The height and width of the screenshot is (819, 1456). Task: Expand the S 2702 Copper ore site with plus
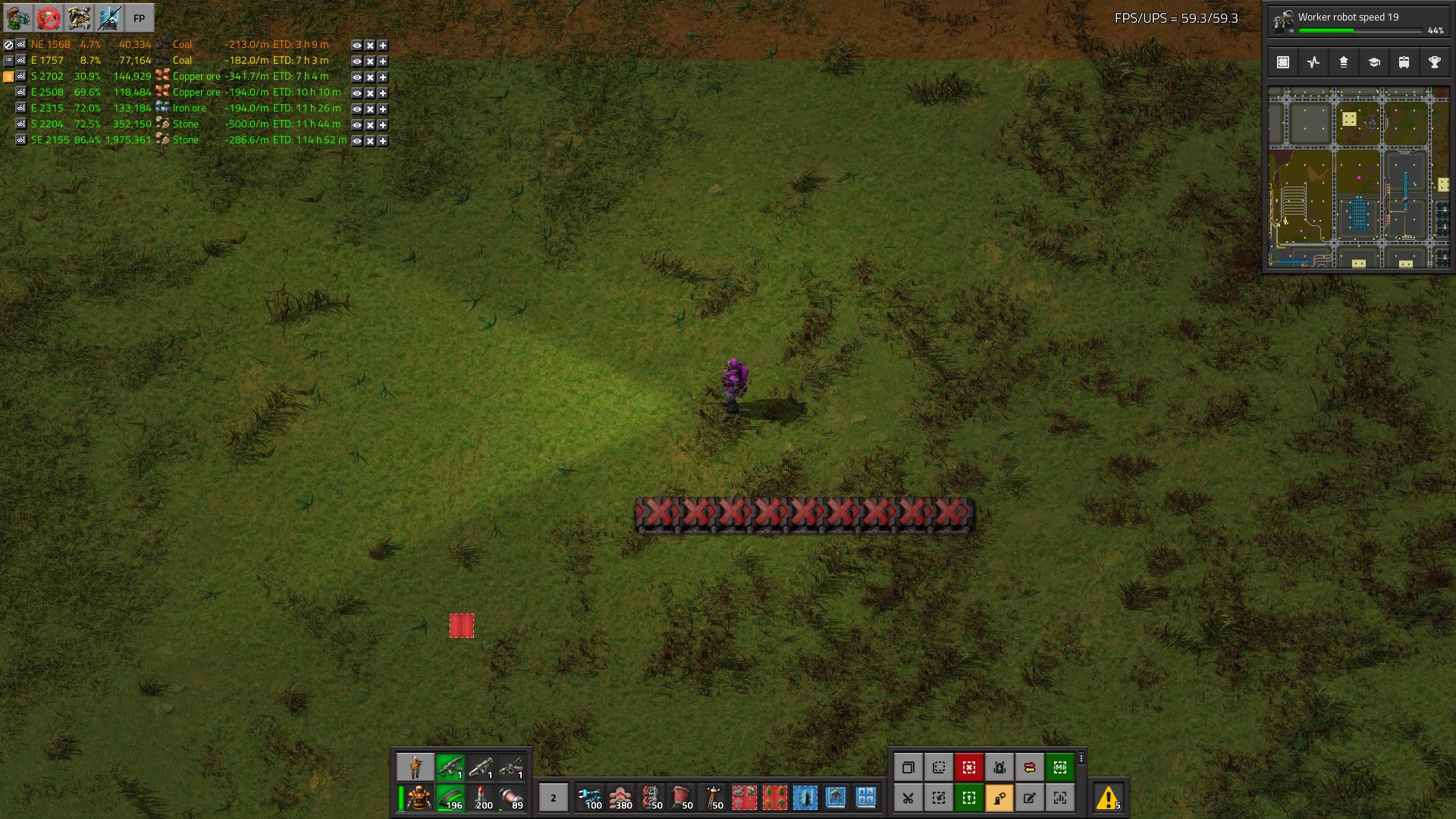click(x=383, y=77)
